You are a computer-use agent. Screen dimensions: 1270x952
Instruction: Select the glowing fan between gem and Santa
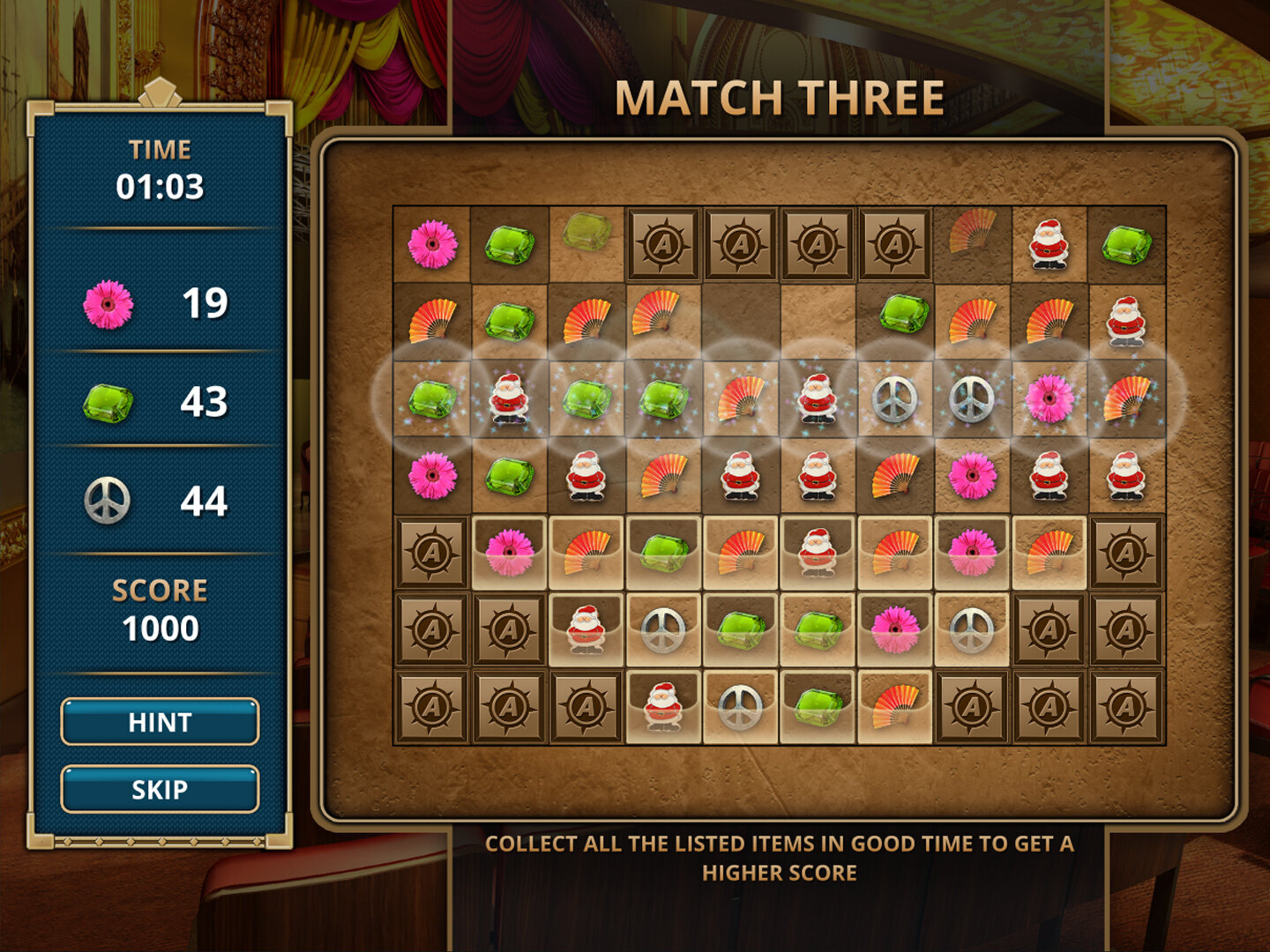pyautogui.click(x=741, y=398)
